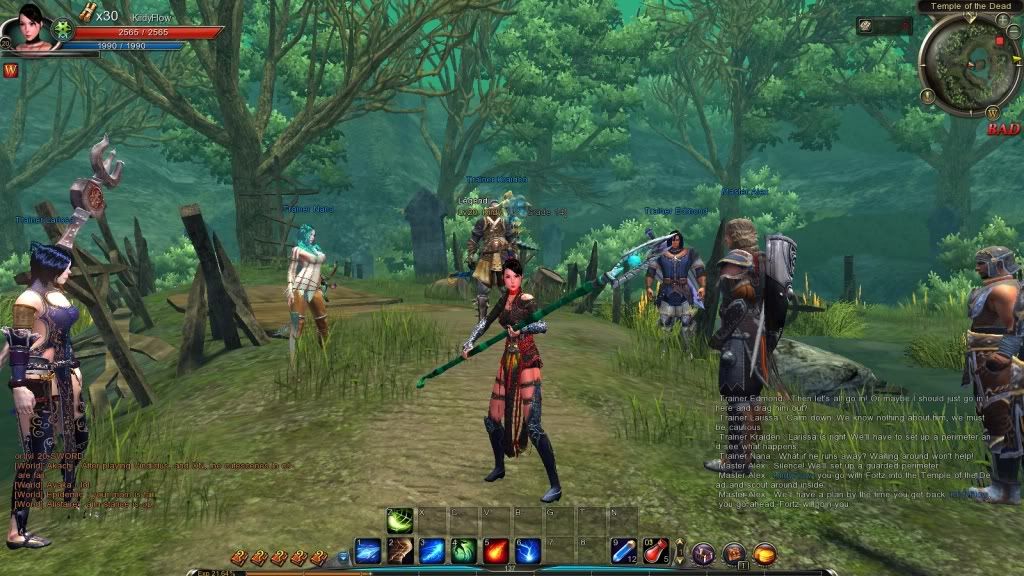Click the gold W button on minimap
Image resolution: width=1024 pixels, height=576 pixels.
click(992, 111)
